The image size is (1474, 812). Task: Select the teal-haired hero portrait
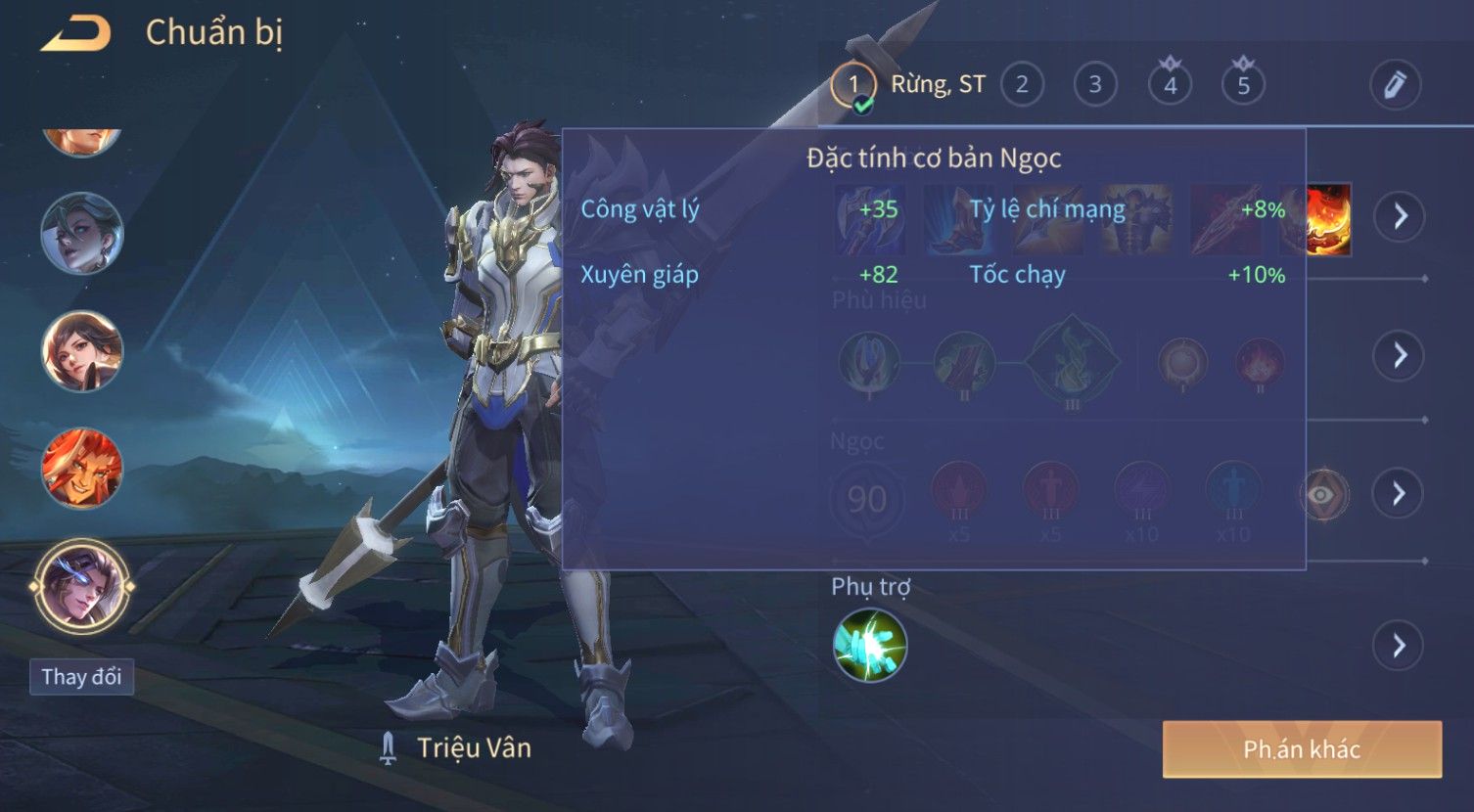click(x=82, y=233)
